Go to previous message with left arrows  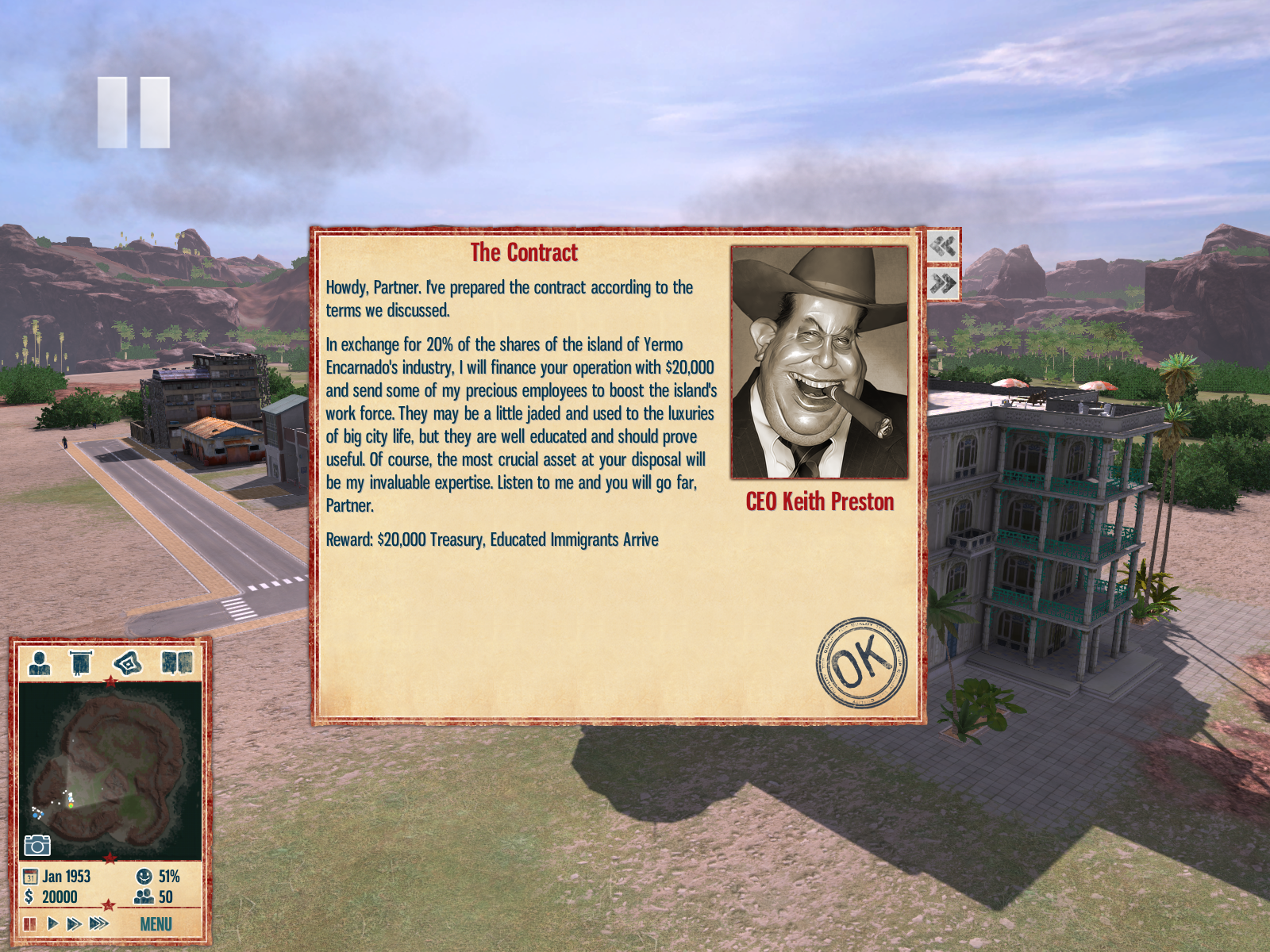943,246
